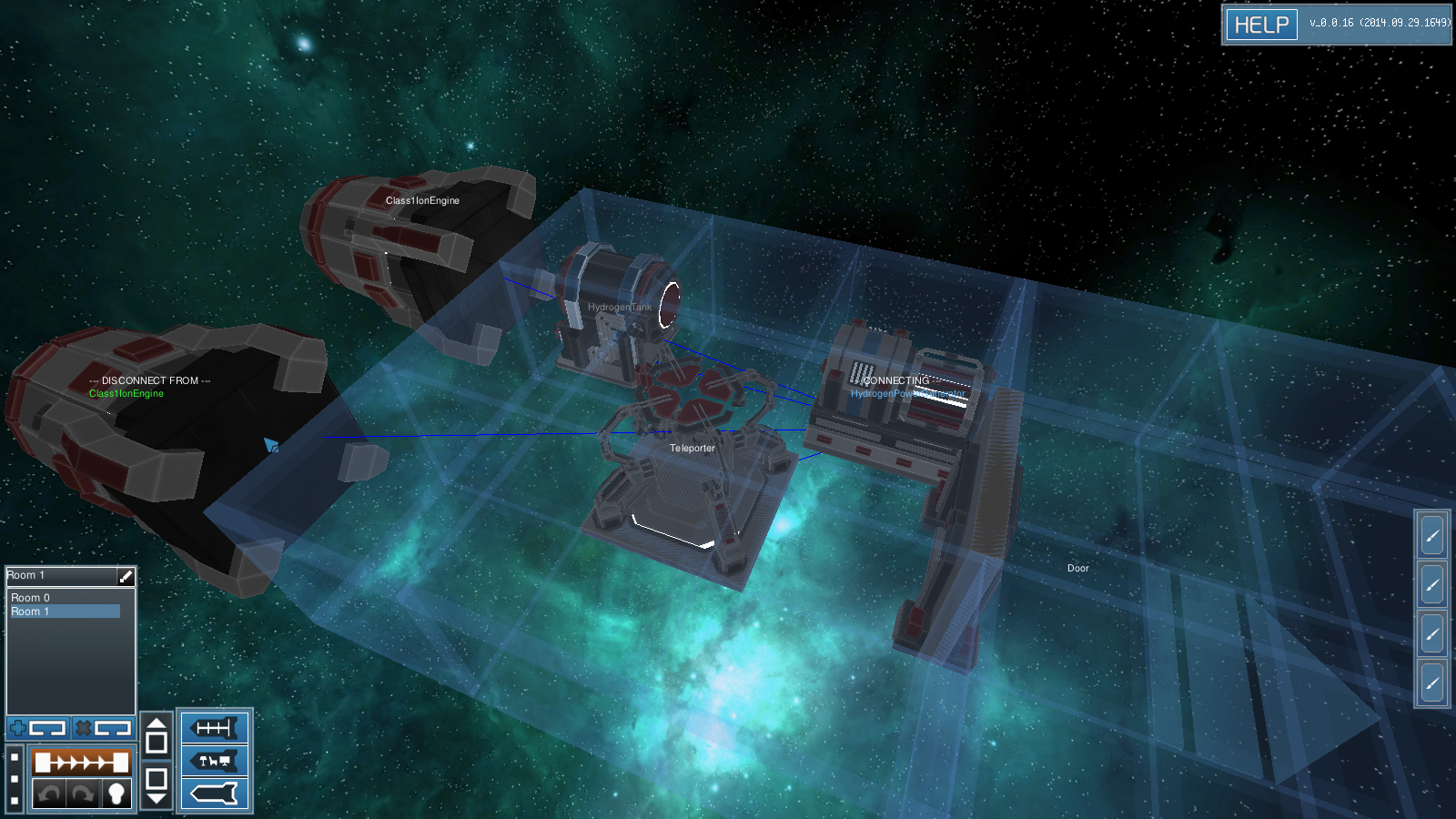Click the pencil icon to rename the room

126,576
